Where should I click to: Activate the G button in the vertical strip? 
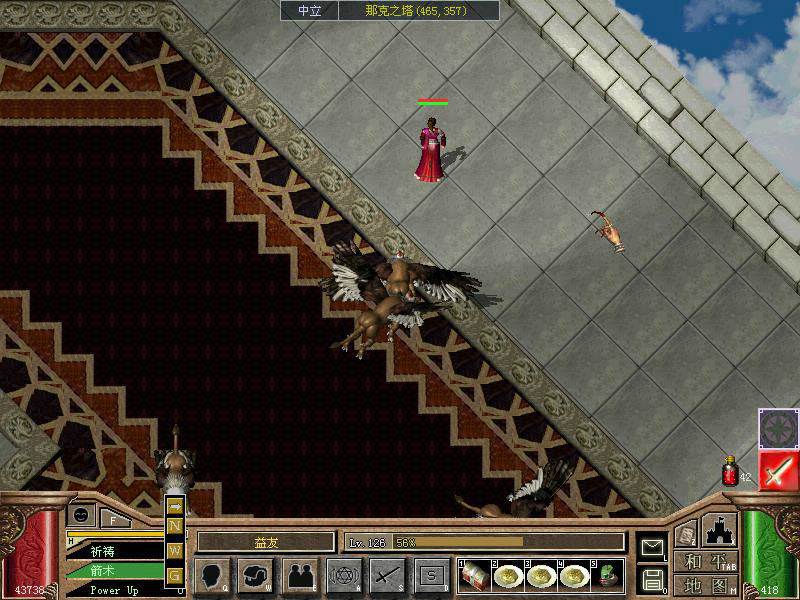175,575
